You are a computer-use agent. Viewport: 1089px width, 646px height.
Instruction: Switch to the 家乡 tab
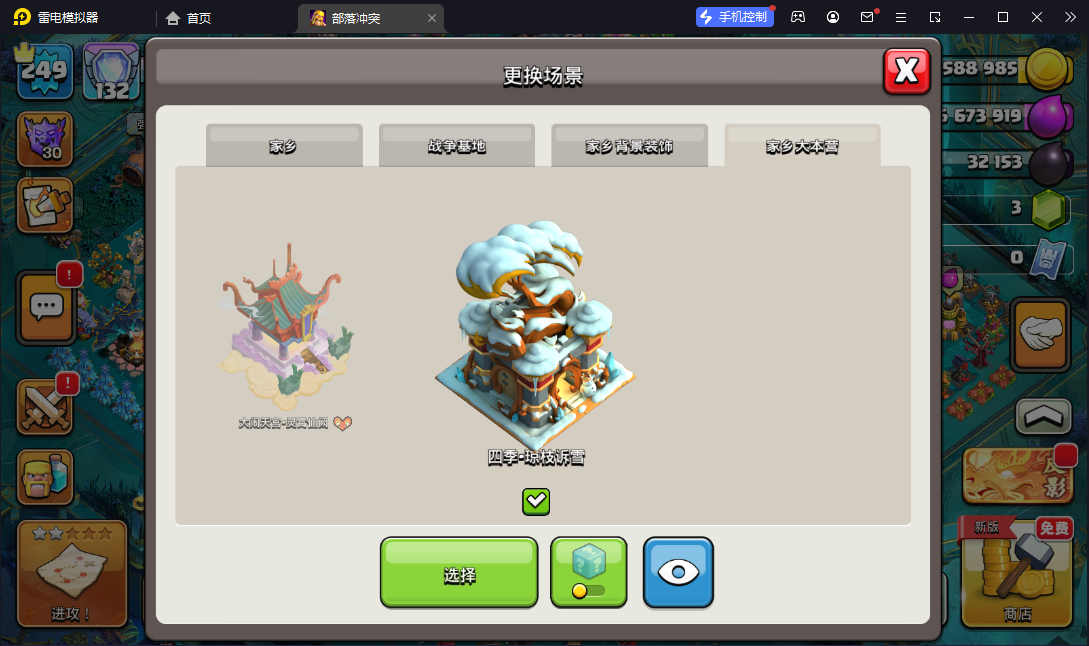[284, 146]
